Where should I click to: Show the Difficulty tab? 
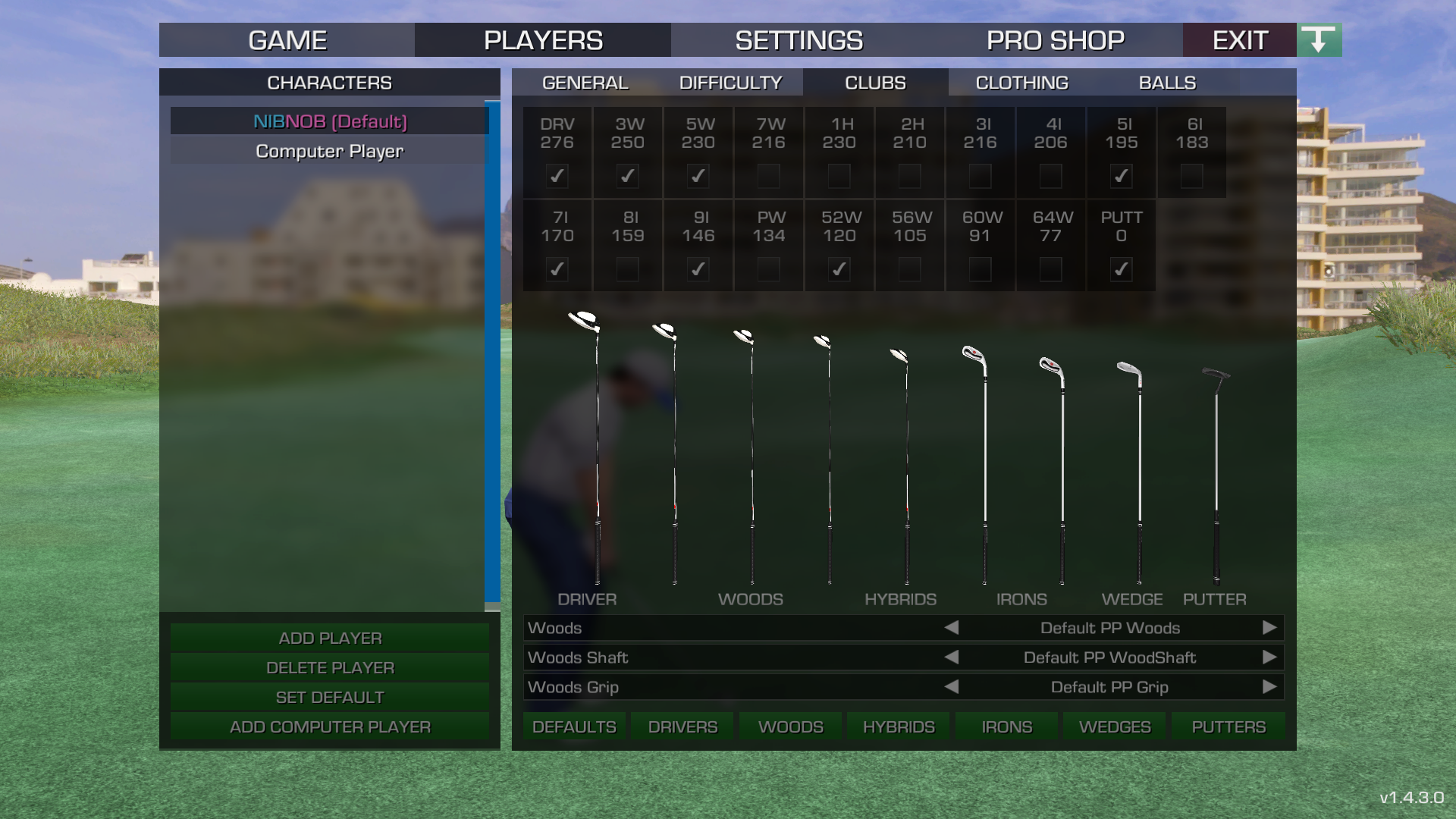[x=730, y=83]
